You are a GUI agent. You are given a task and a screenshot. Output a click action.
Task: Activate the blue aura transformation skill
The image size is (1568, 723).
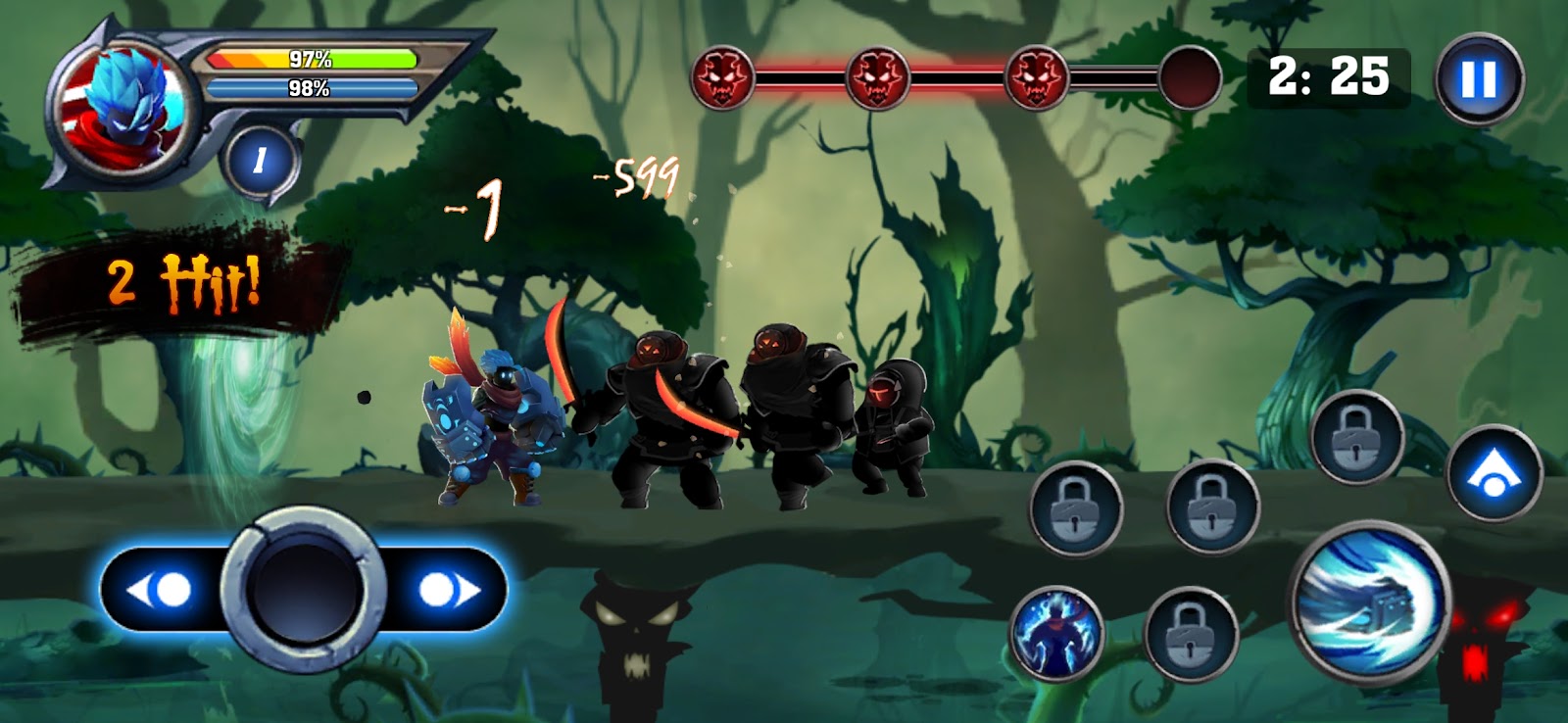coord(1056,634)
